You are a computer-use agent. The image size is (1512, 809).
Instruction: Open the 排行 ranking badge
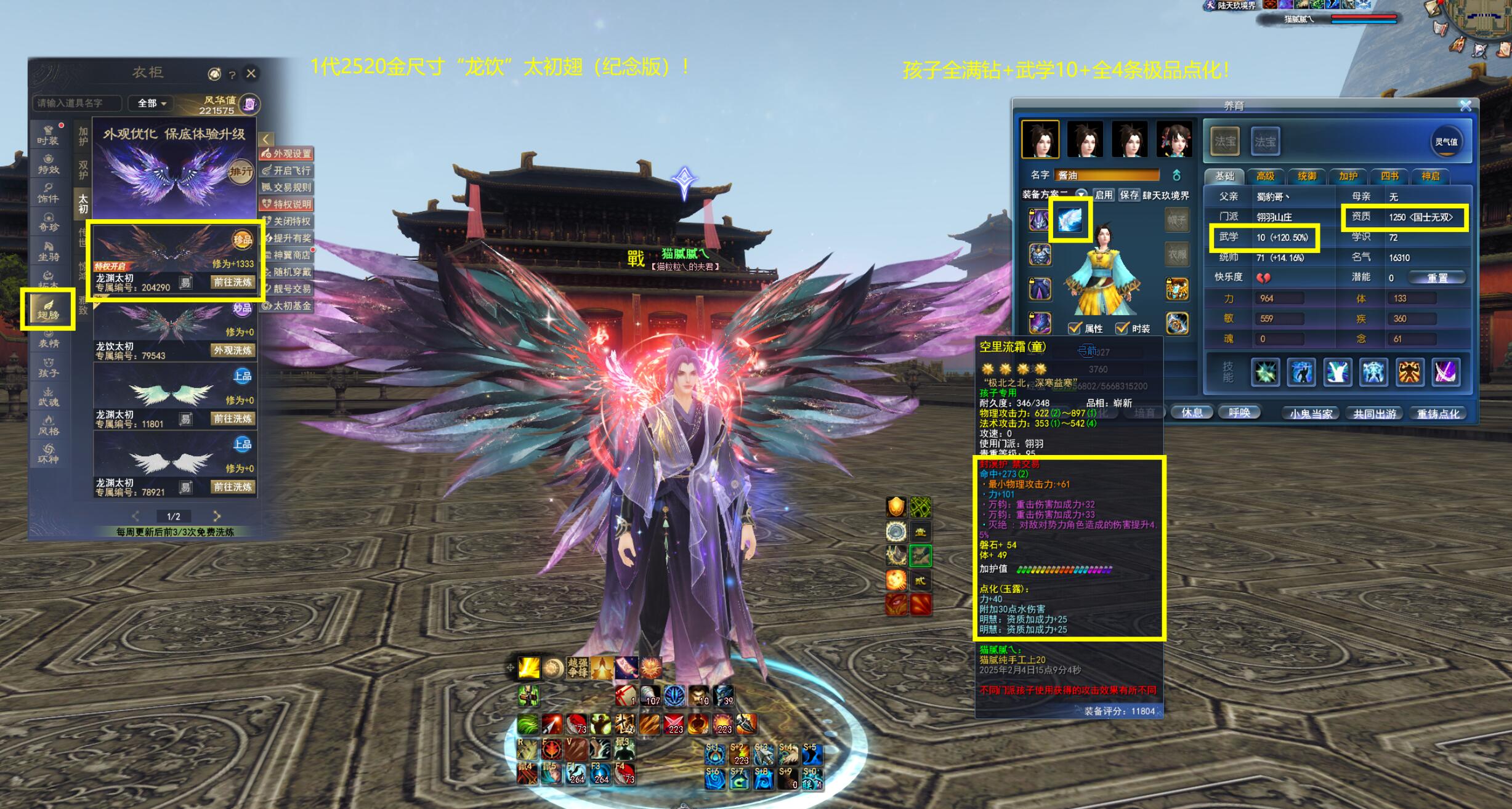coord(241,172)
